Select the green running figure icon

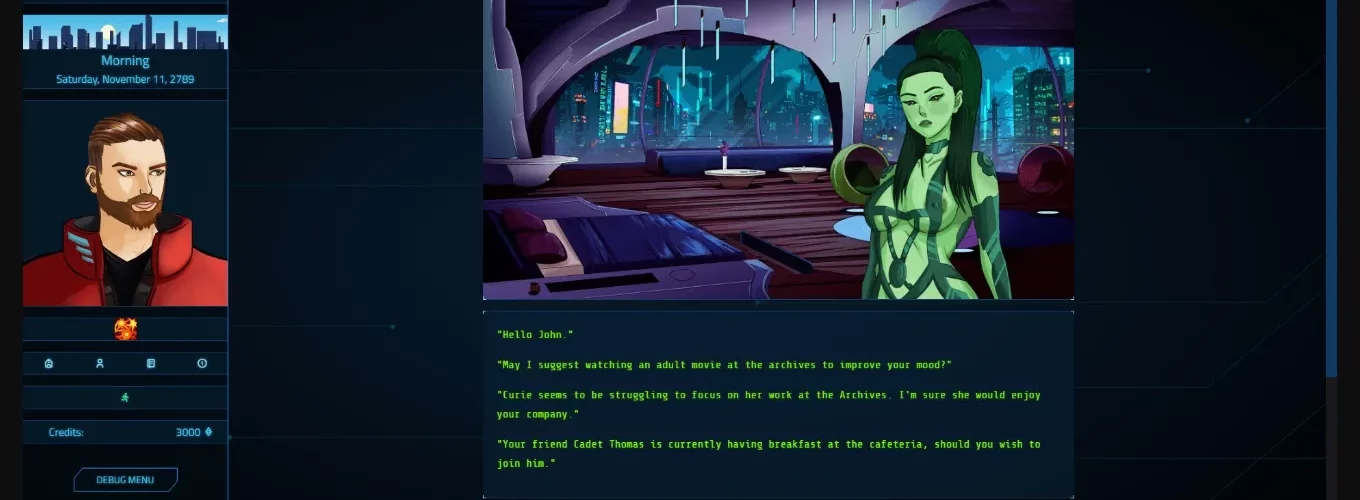(x=125, y=397)
